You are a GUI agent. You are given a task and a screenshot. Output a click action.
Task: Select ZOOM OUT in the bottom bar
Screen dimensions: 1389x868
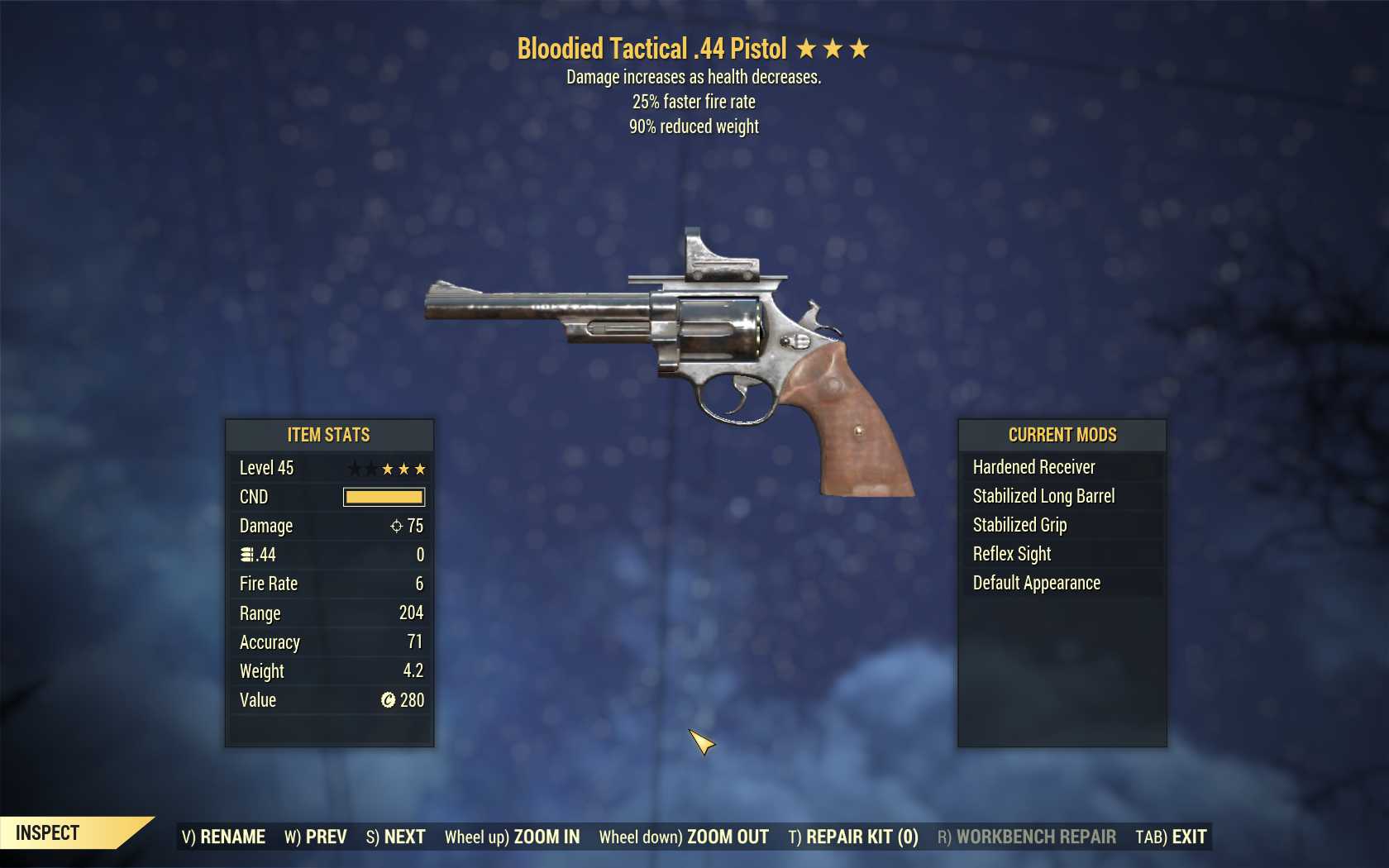[x=684, y=837]
